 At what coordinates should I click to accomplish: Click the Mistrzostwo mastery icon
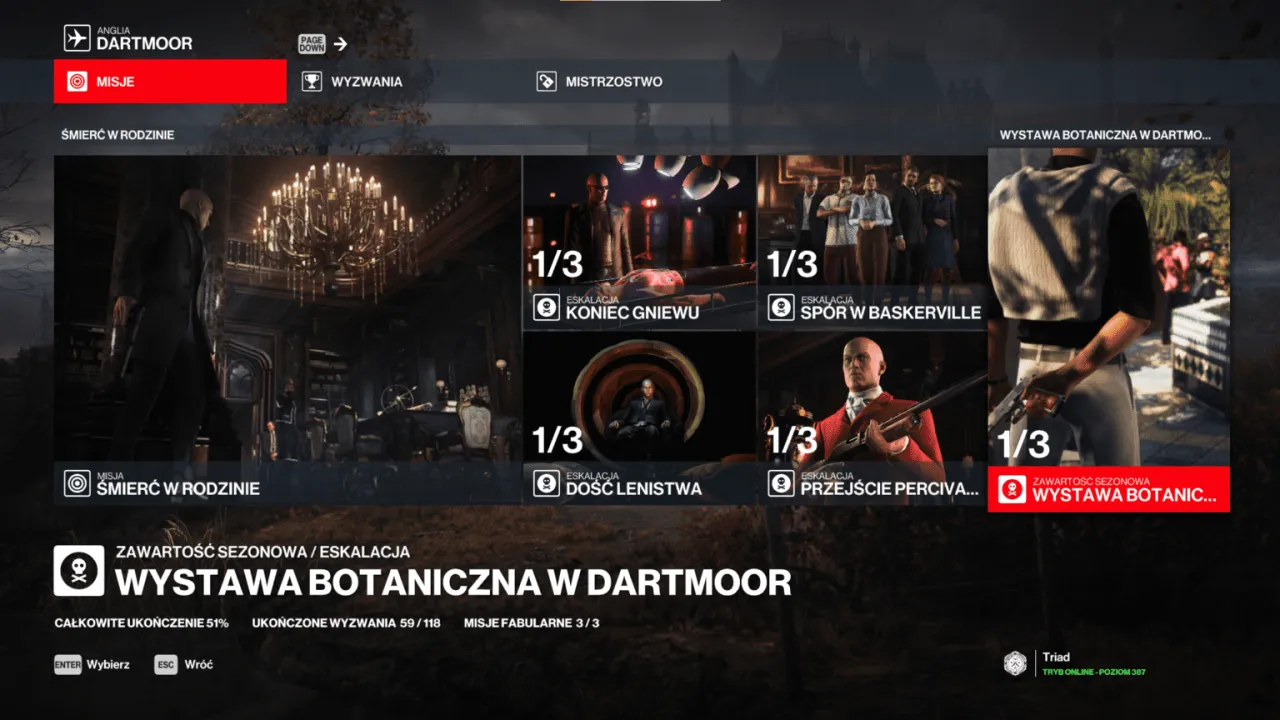[x=547, y=81]
